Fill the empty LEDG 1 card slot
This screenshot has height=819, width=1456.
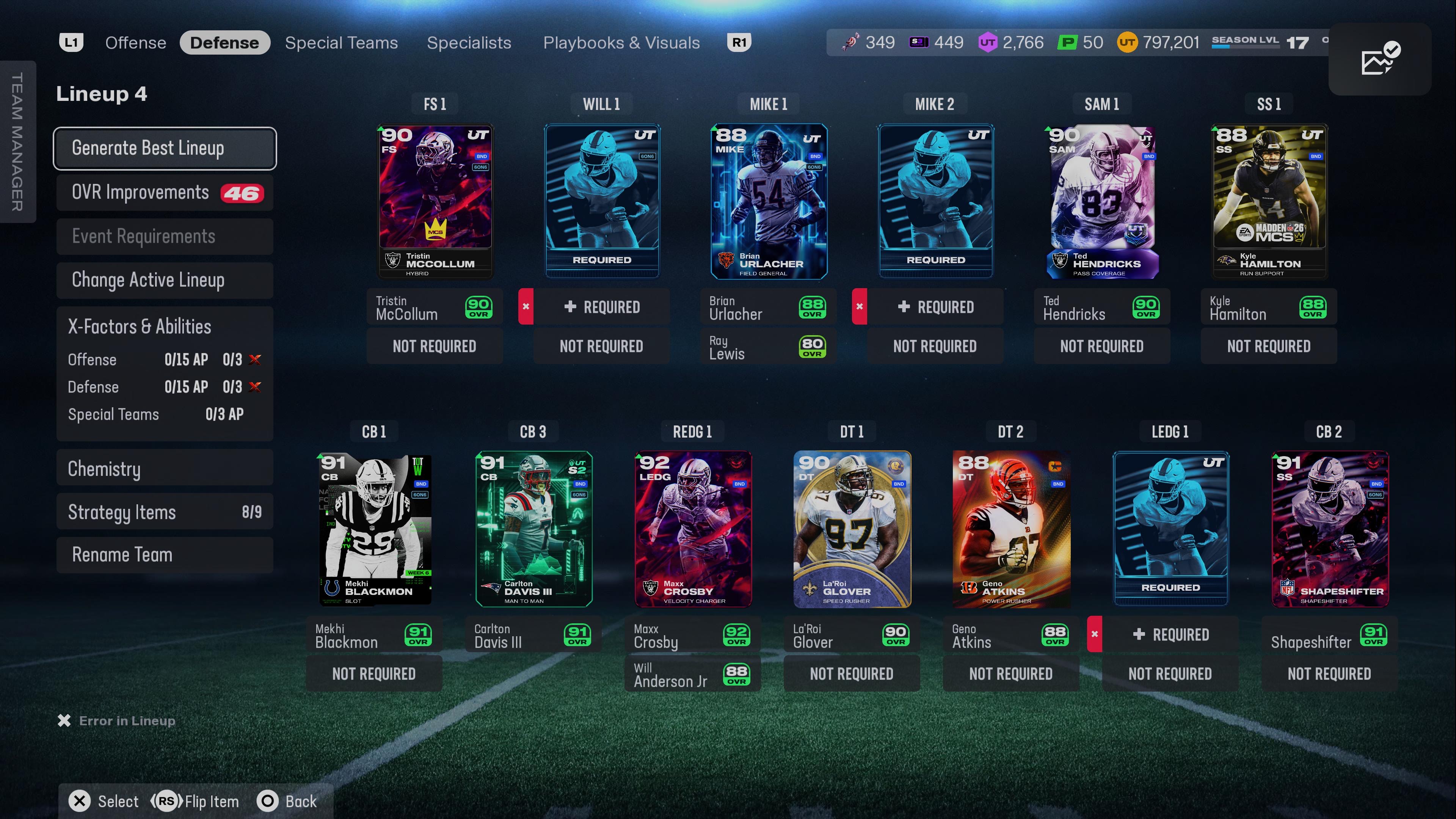tap(1170, 529)
